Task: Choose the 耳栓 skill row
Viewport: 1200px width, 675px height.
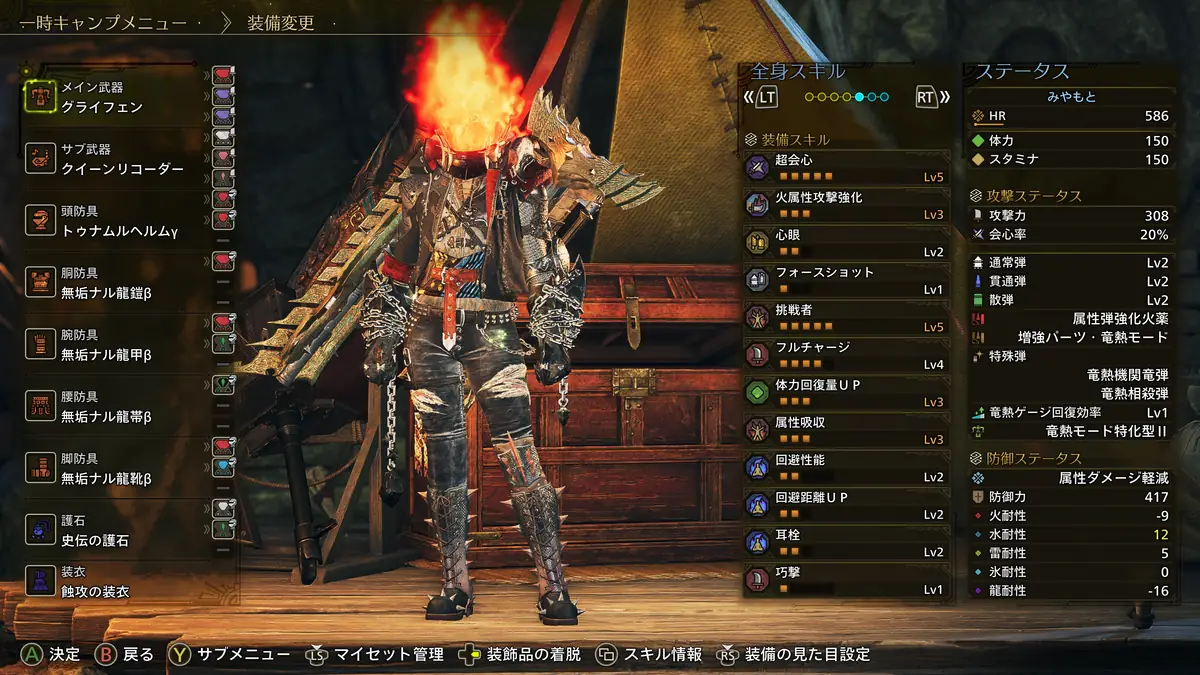Action: click(x=845, y=543)
